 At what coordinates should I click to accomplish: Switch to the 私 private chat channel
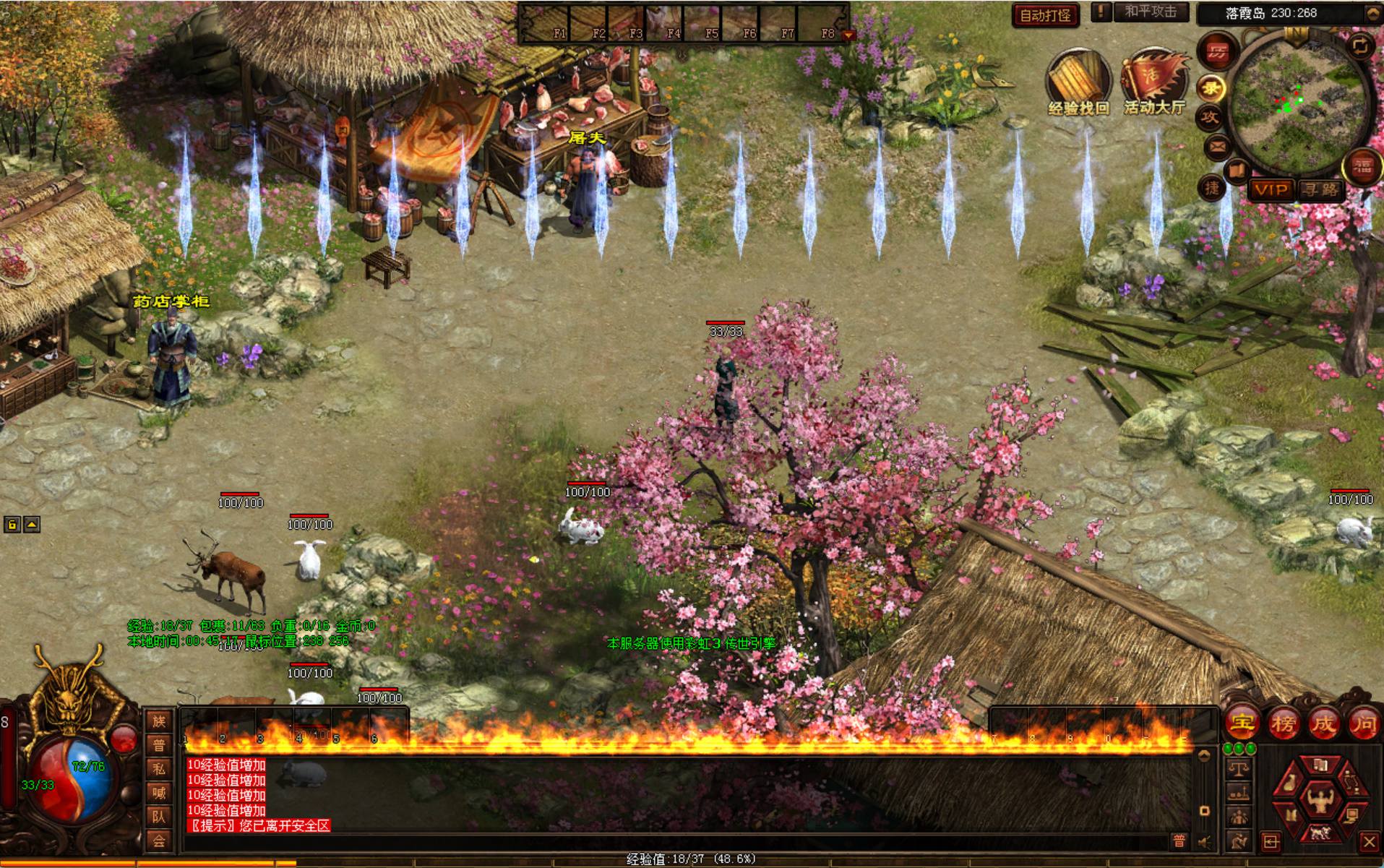[x=159, y=768]
